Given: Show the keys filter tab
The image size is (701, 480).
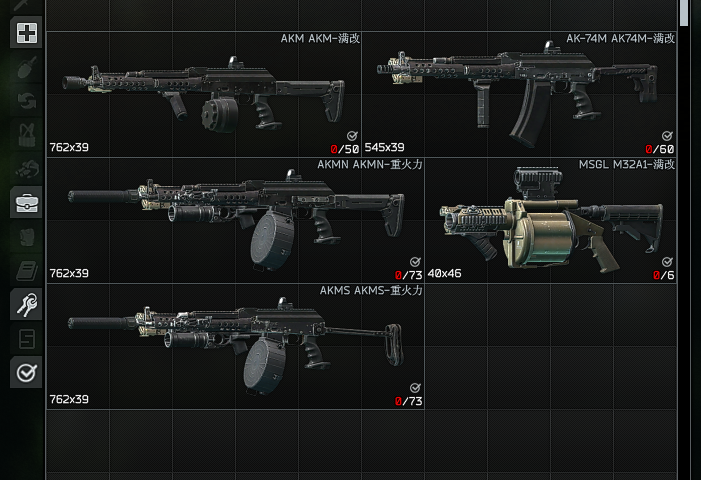Looking at the screenshot, I should pyautogui.click(x=26, y=304).
